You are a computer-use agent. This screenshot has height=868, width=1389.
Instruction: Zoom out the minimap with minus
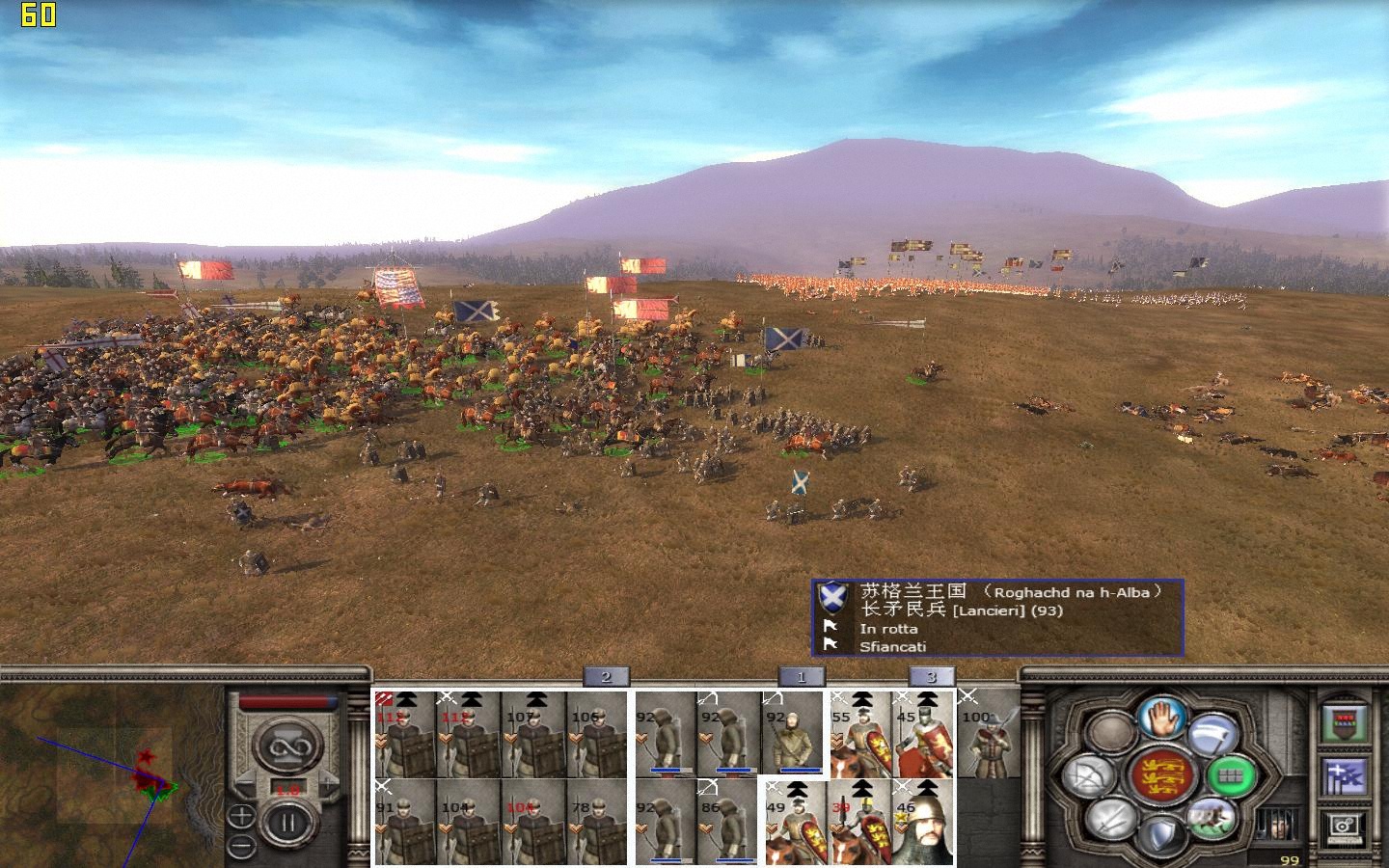pos(242,847)
